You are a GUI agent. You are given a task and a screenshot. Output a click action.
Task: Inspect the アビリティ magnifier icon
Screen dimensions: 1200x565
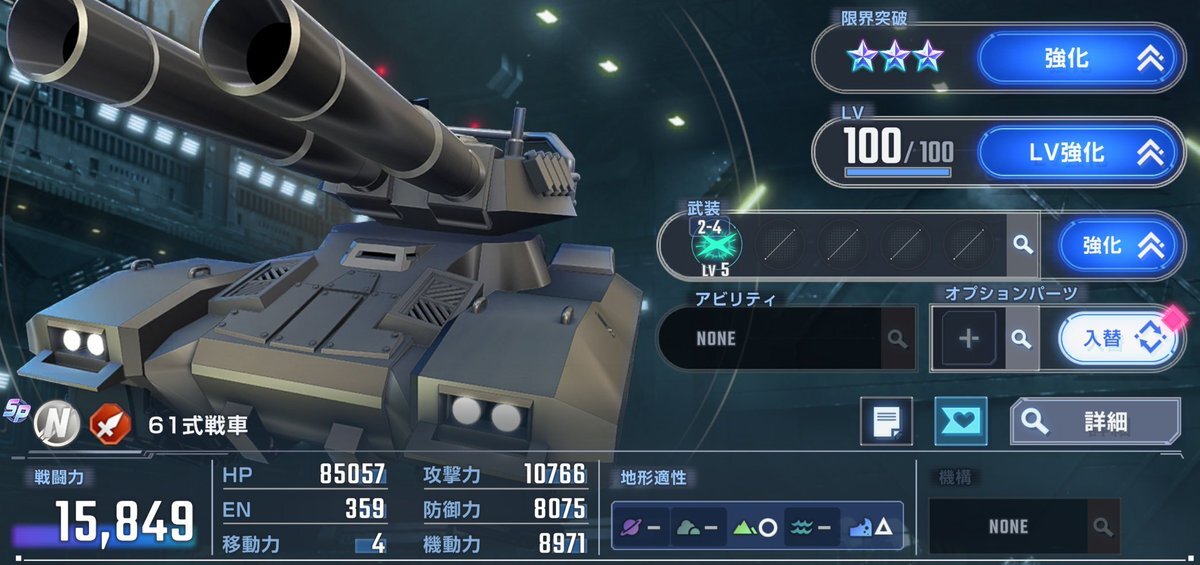(x=896, y=339)
